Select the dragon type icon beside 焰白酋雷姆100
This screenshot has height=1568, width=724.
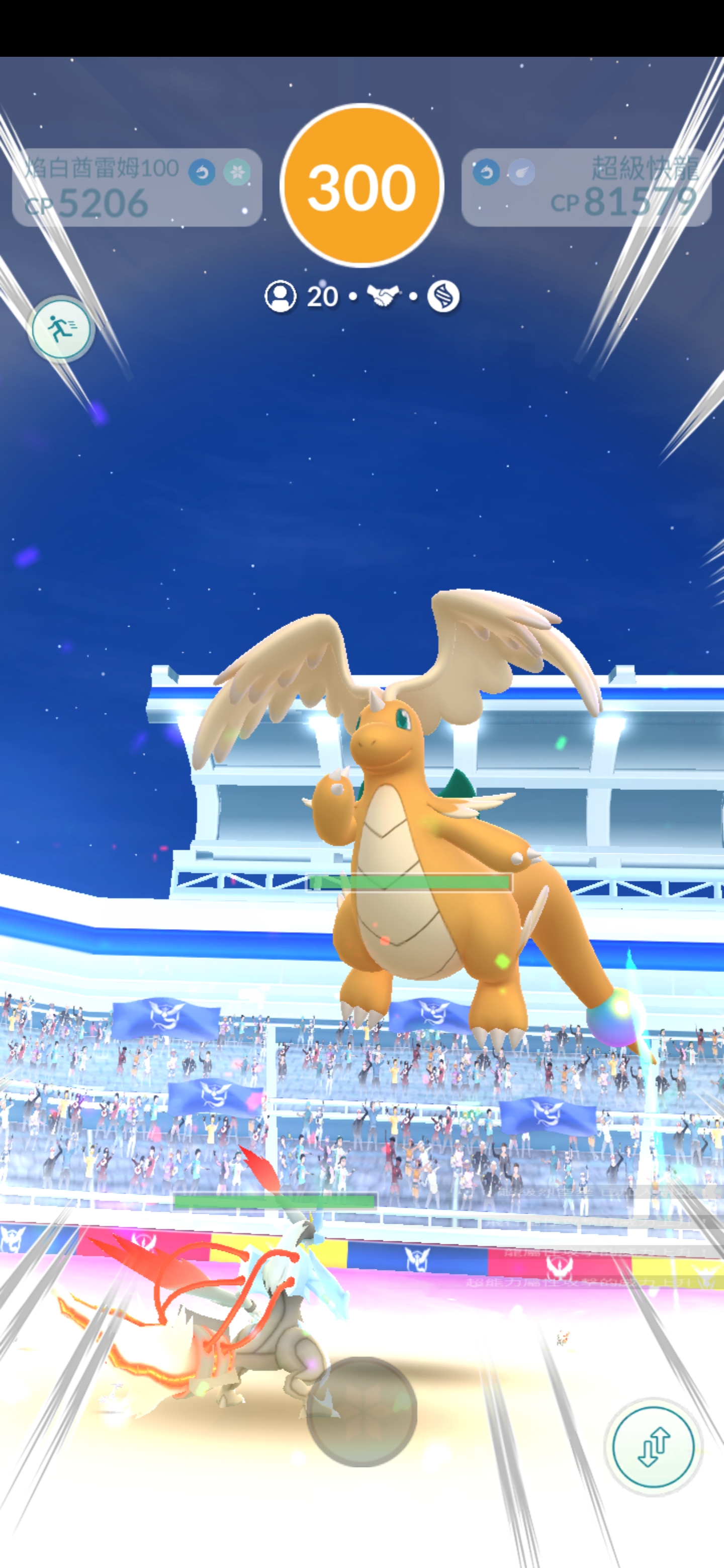coord(202,172)
